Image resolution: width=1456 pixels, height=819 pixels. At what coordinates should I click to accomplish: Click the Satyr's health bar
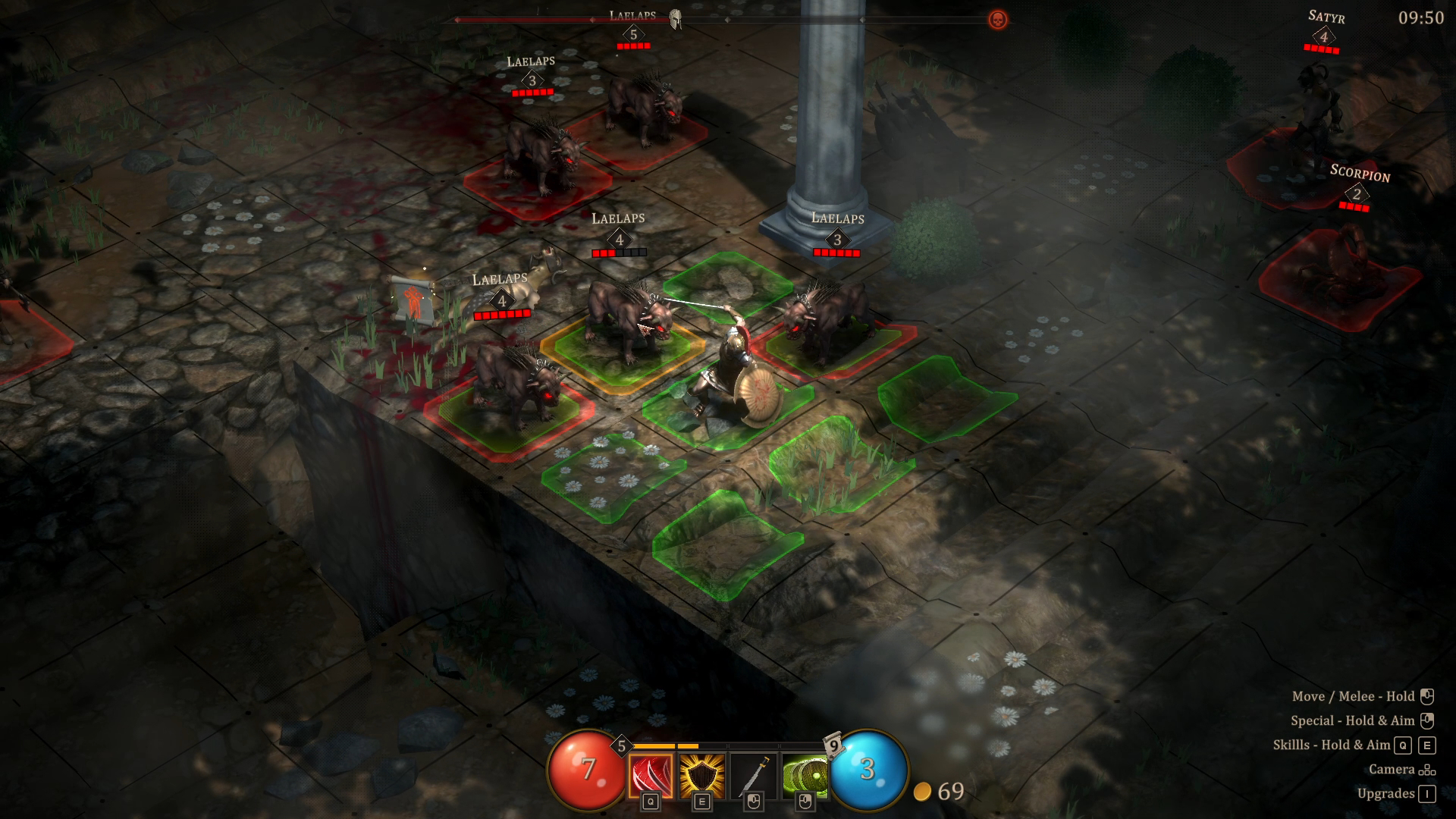[x=1323, y=47]
